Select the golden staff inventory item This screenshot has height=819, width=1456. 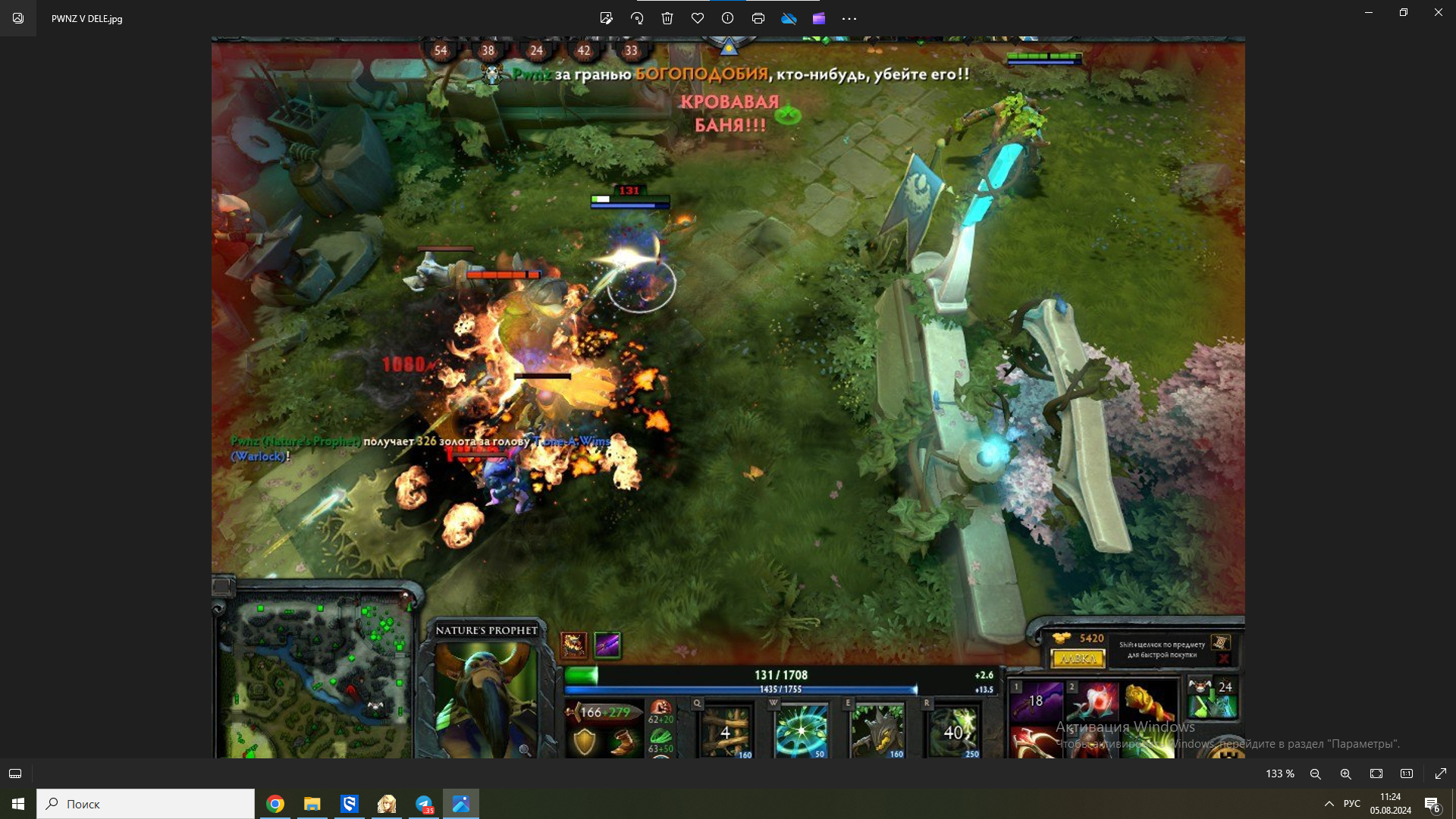[1150, 701]
